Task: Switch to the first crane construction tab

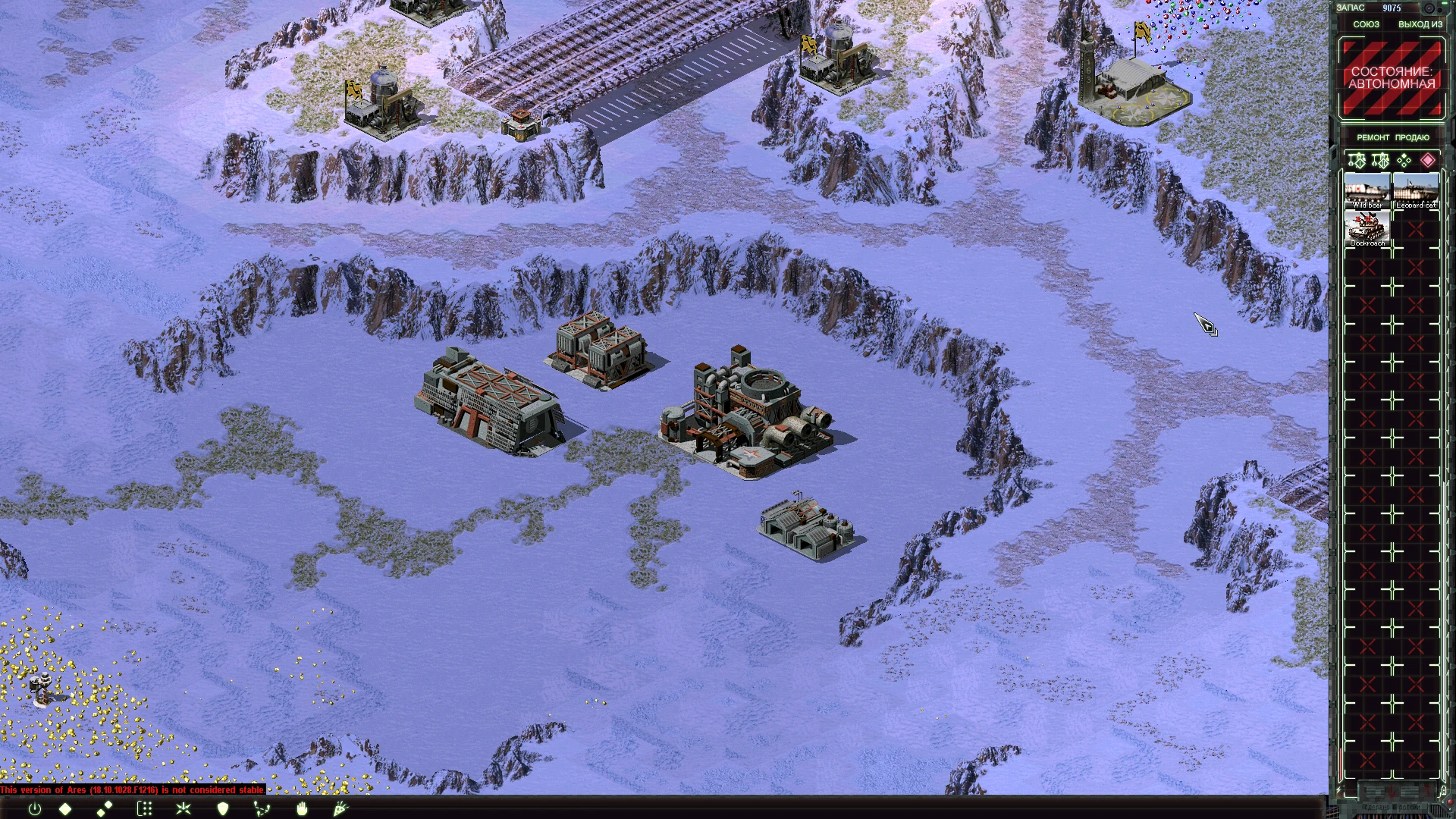Action: tap(1357, 160)
